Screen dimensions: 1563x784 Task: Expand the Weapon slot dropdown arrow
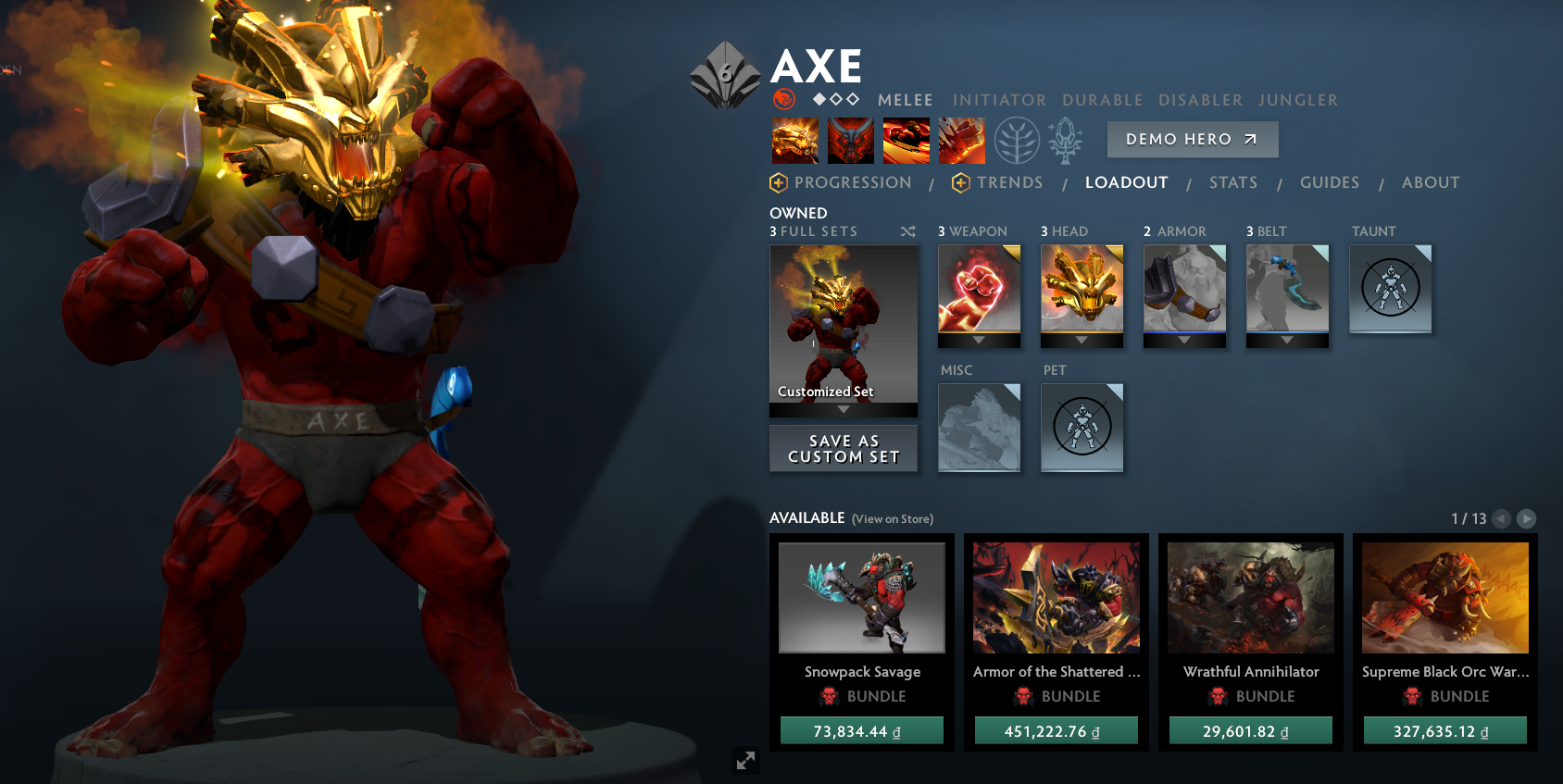(979, 339)
